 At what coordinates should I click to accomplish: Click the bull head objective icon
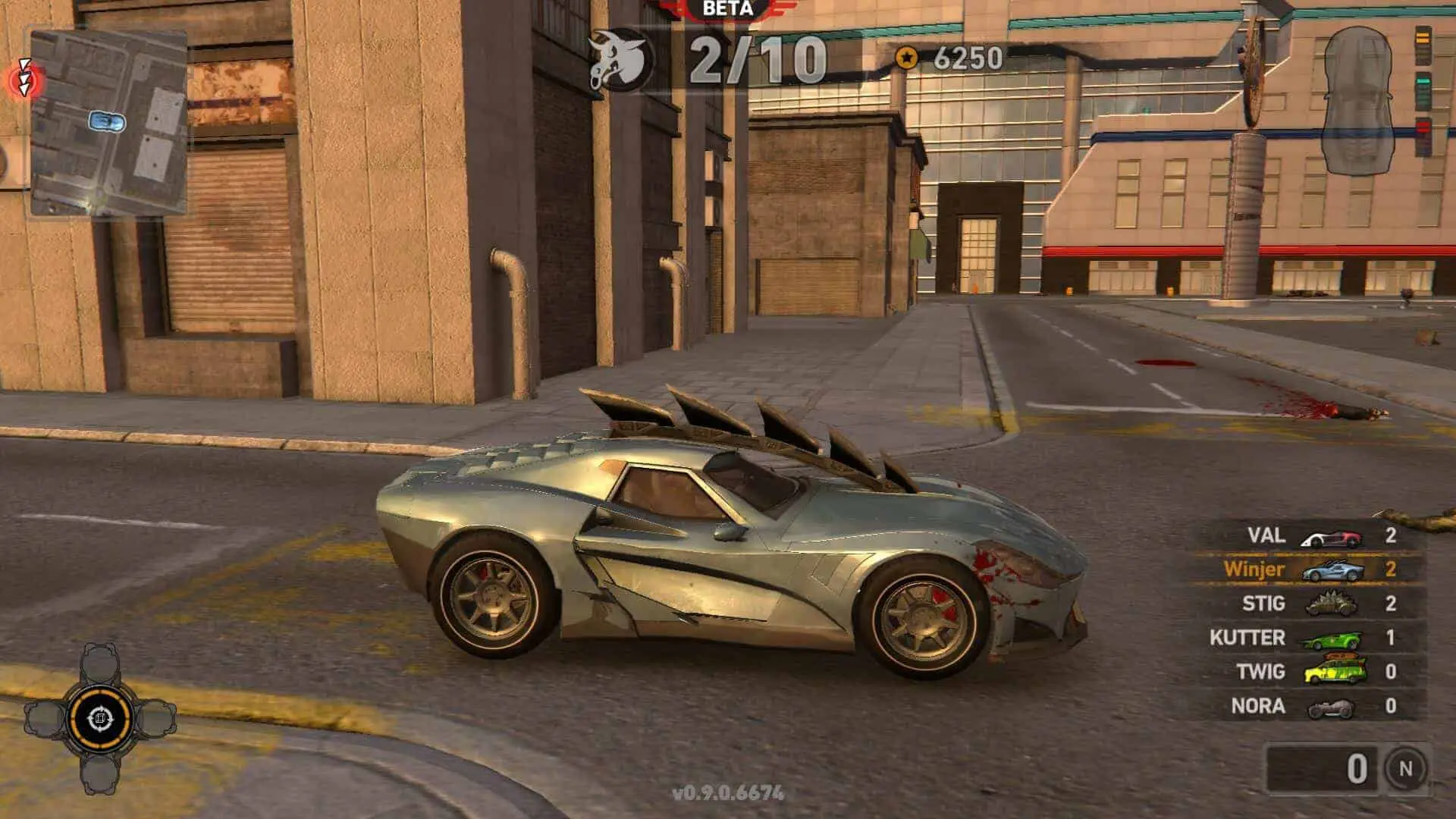pos(620,59)
